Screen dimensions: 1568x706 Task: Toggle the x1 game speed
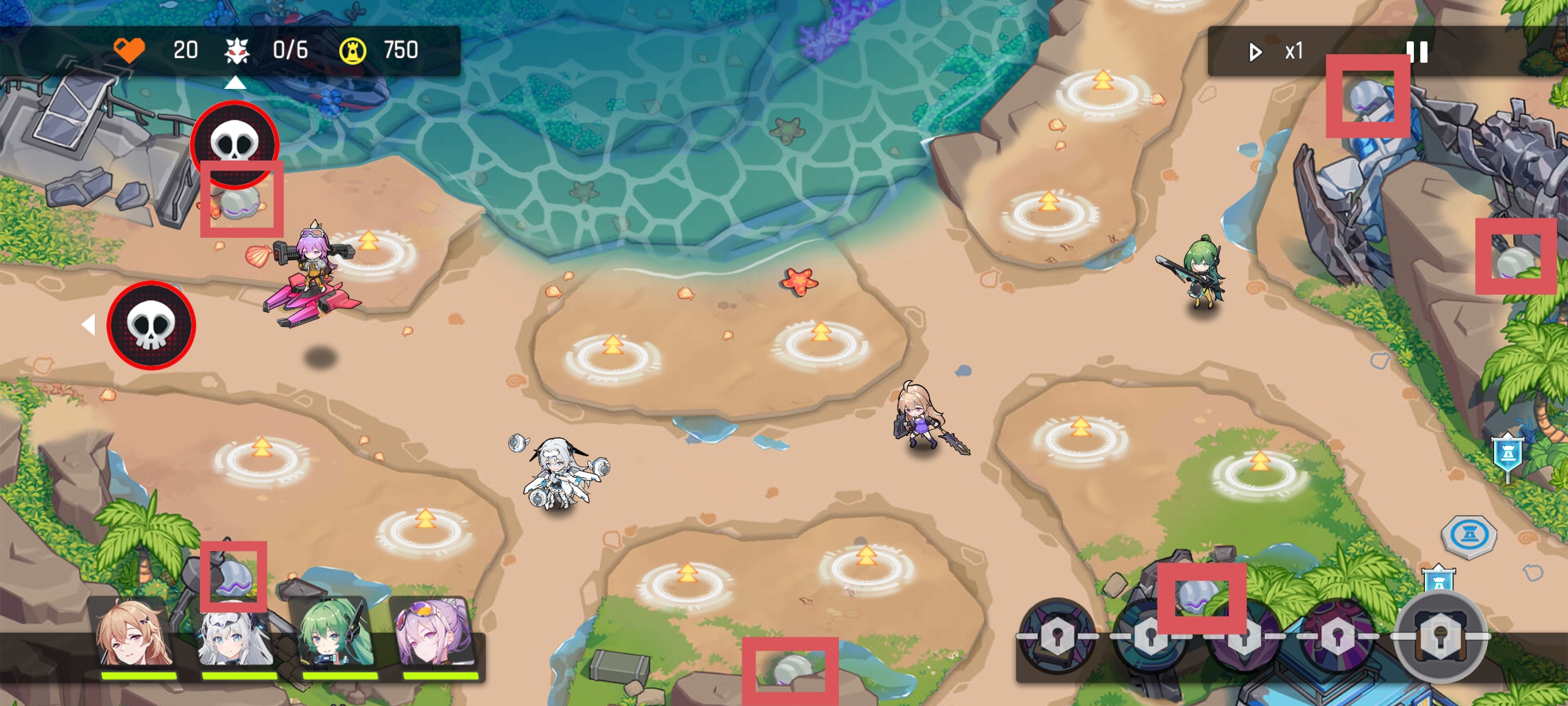[1277, 52]
